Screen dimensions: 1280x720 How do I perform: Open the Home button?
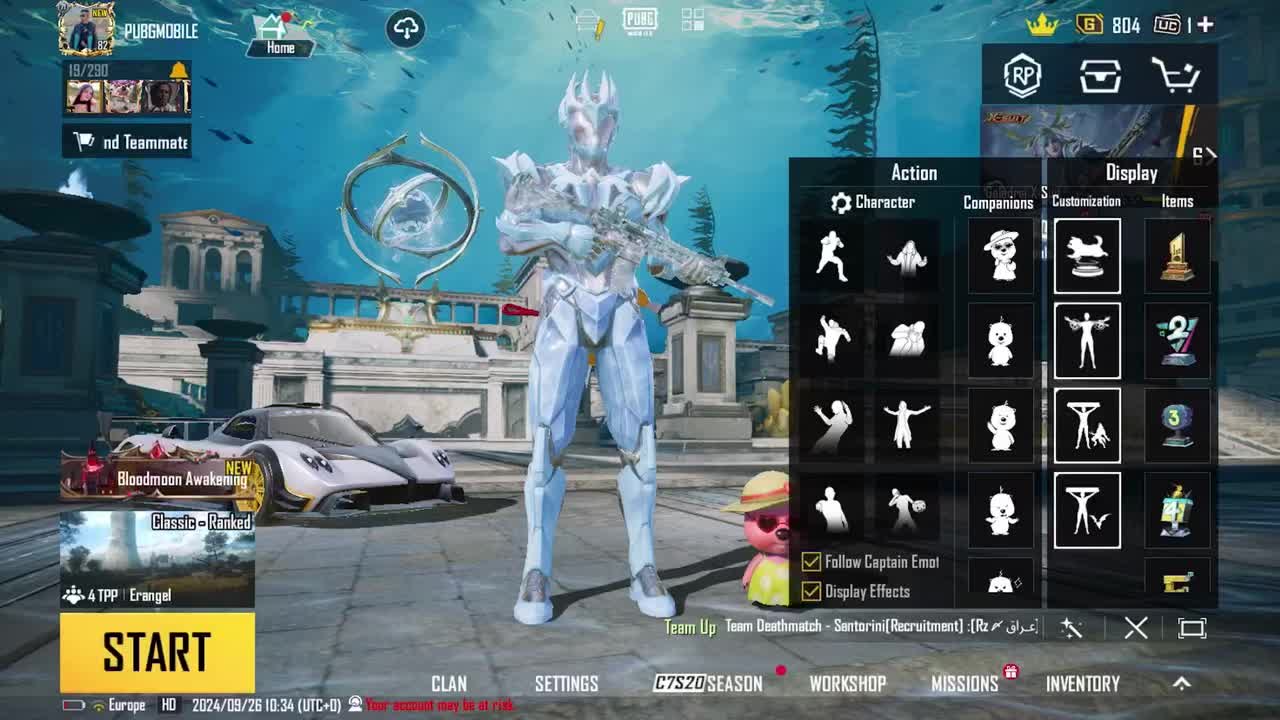click(x=280, y=35)
